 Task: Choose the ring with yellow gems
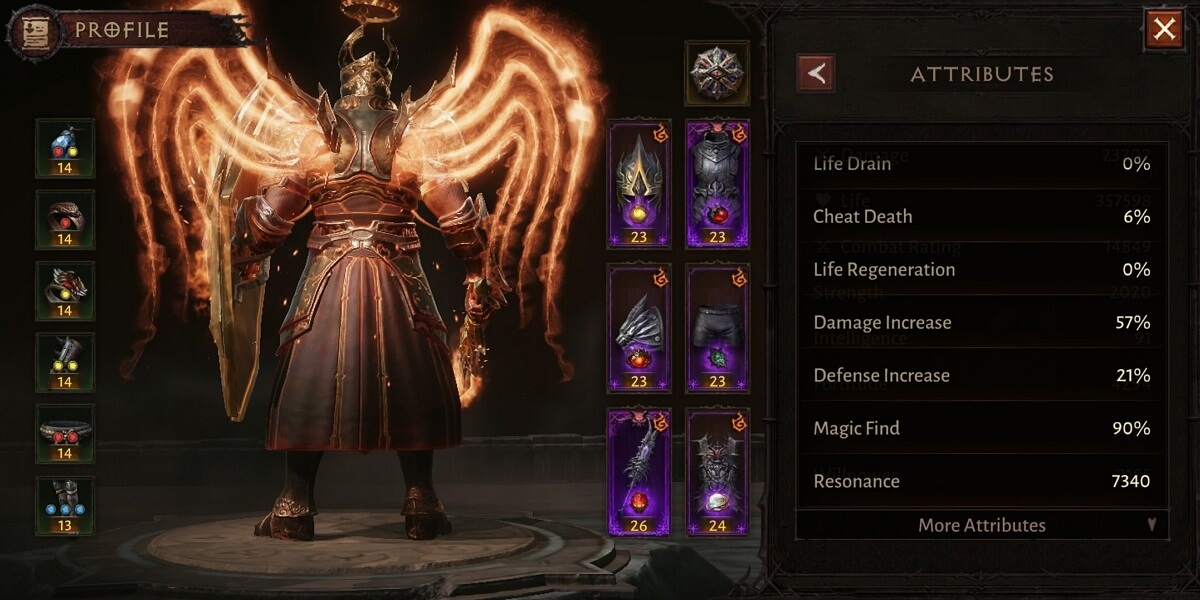(x=65, y=291)
